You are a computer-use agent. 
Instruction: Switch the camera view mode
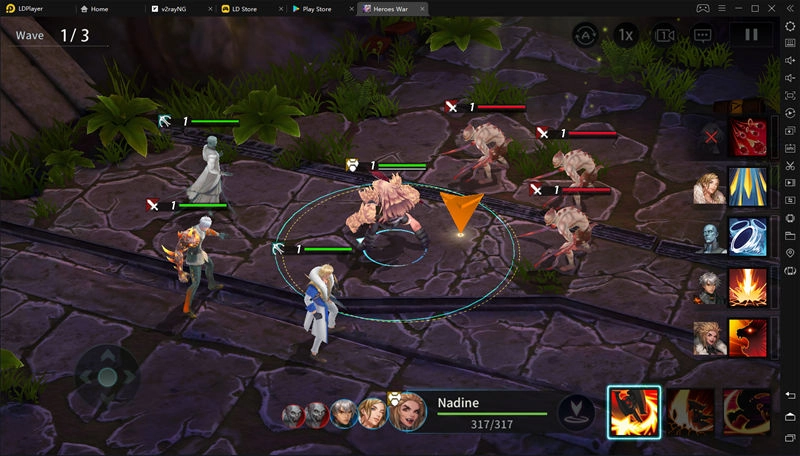[664, 35]
